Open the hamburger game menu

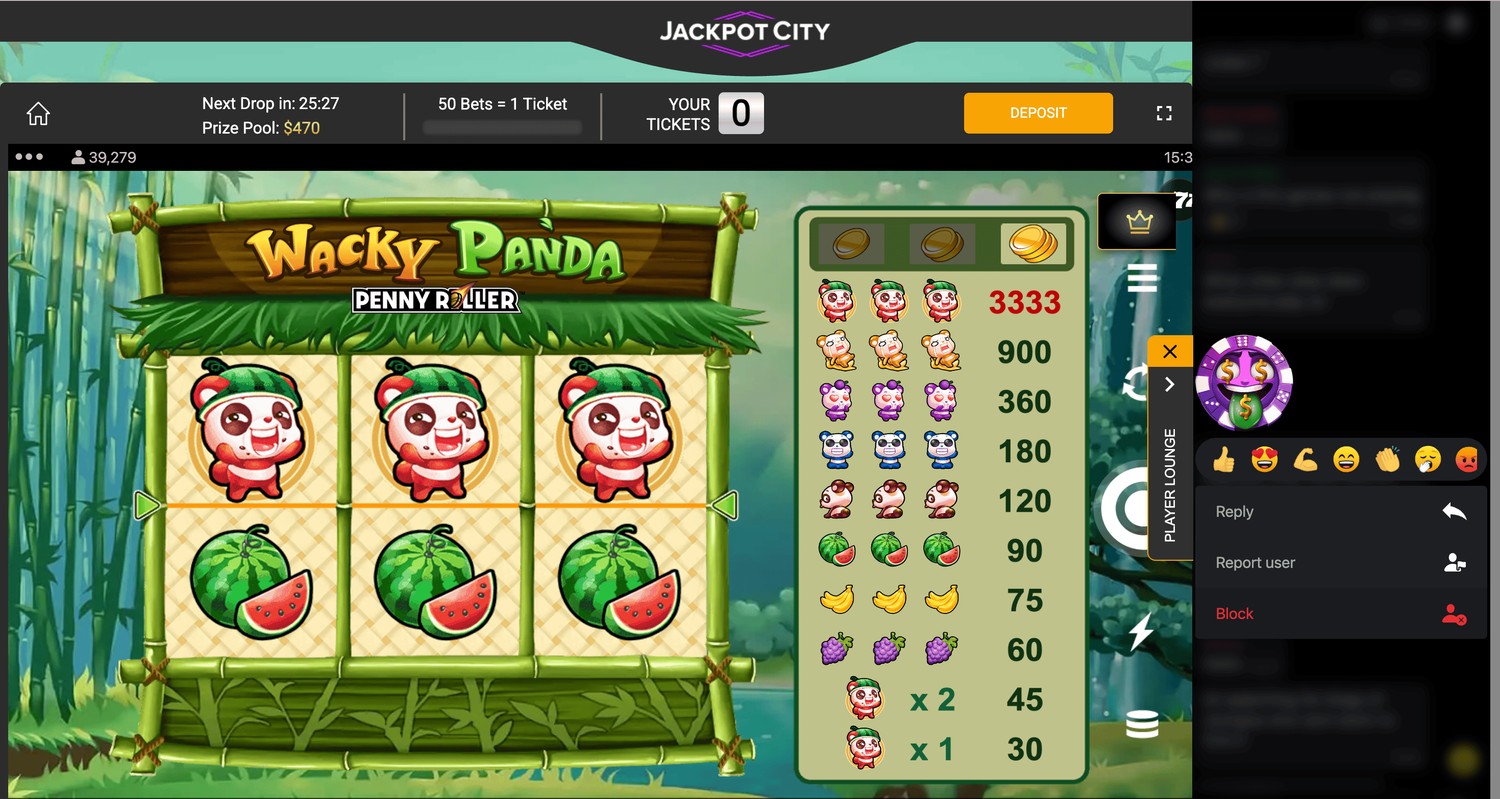[x=1142, y=278]
